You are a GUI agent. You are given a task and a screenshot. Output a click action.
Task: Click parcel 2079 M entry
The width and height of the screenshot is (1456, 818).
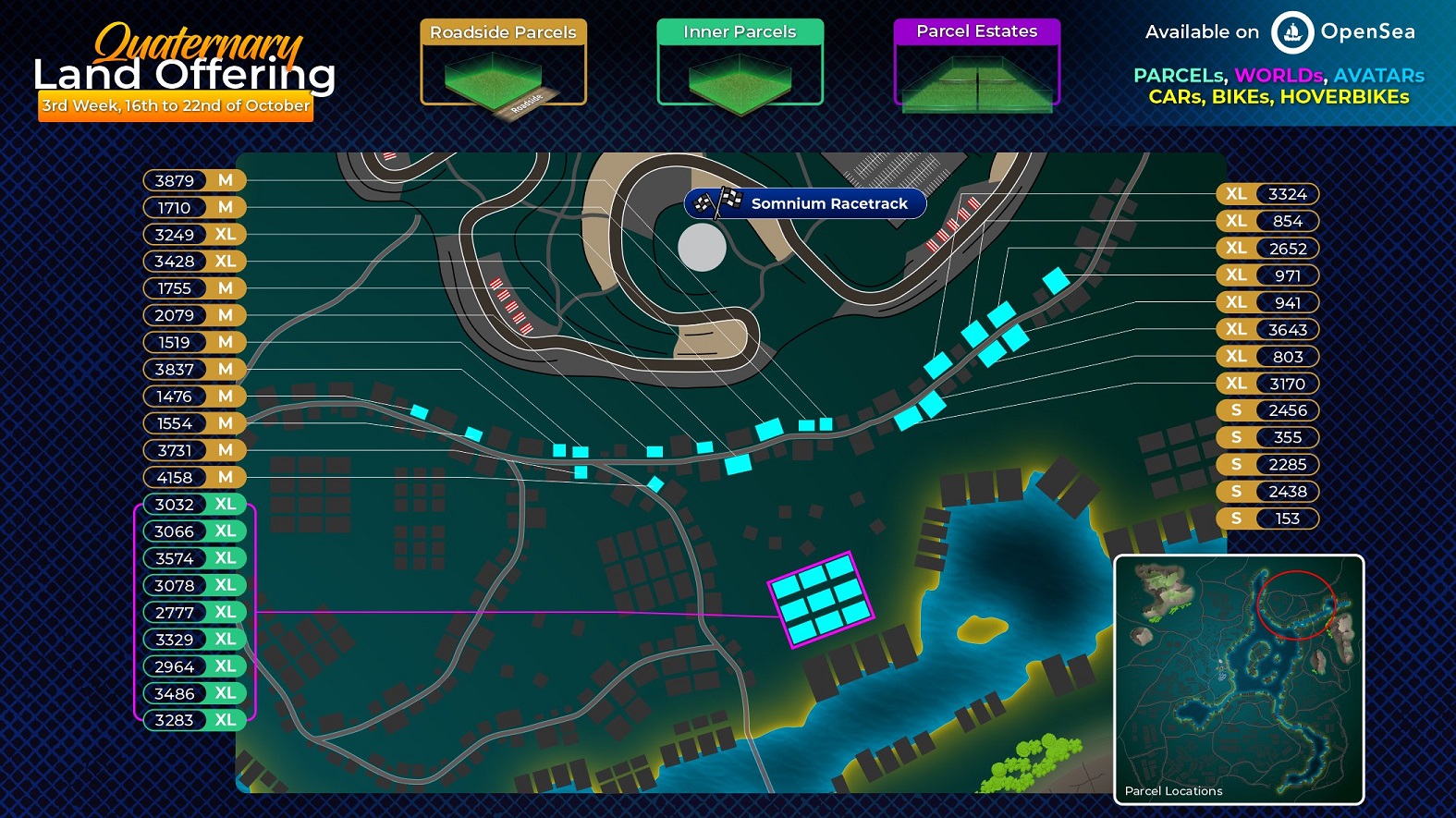tap(194, 315)
